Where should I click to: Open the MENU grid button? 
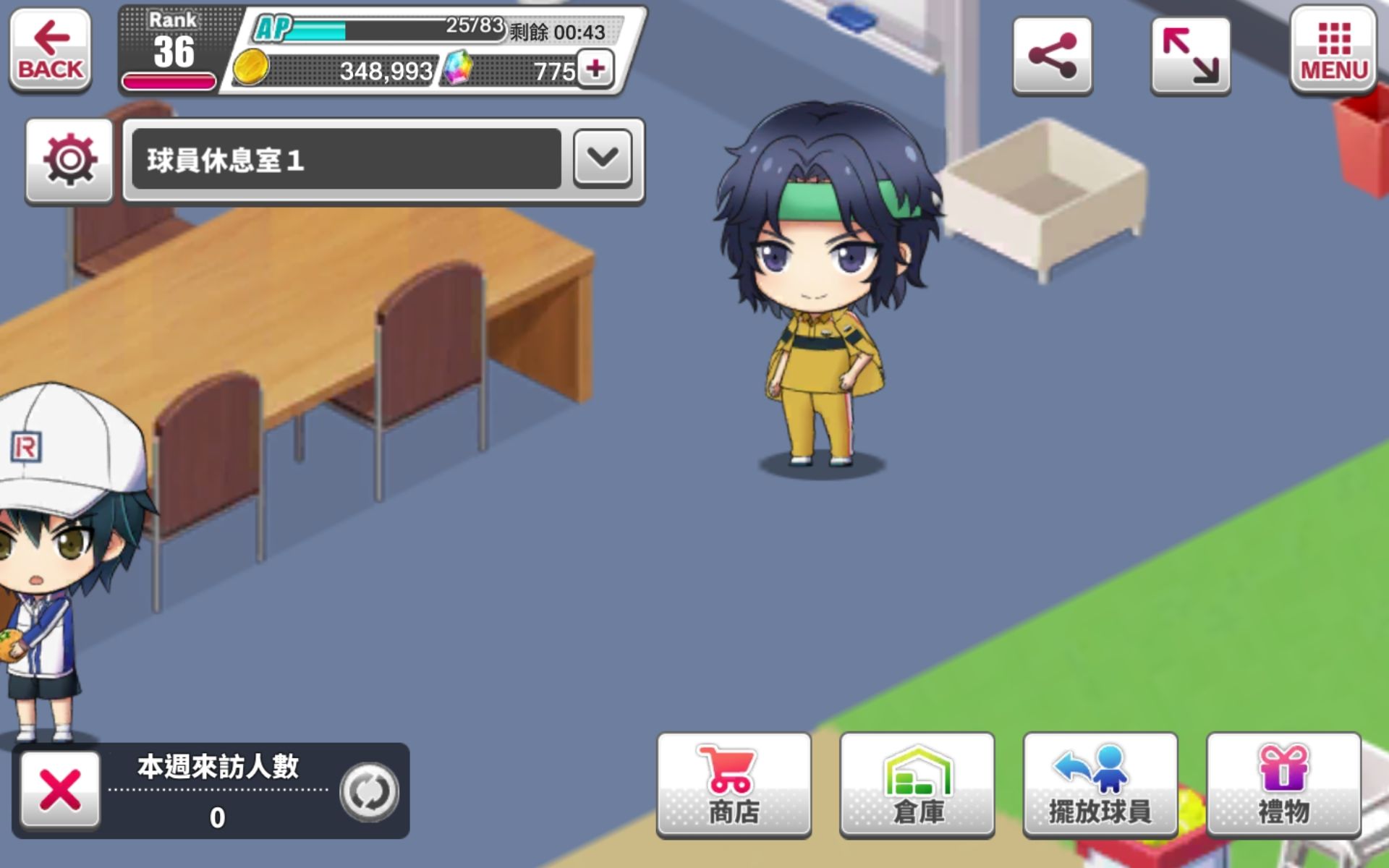pos(1333,50)
